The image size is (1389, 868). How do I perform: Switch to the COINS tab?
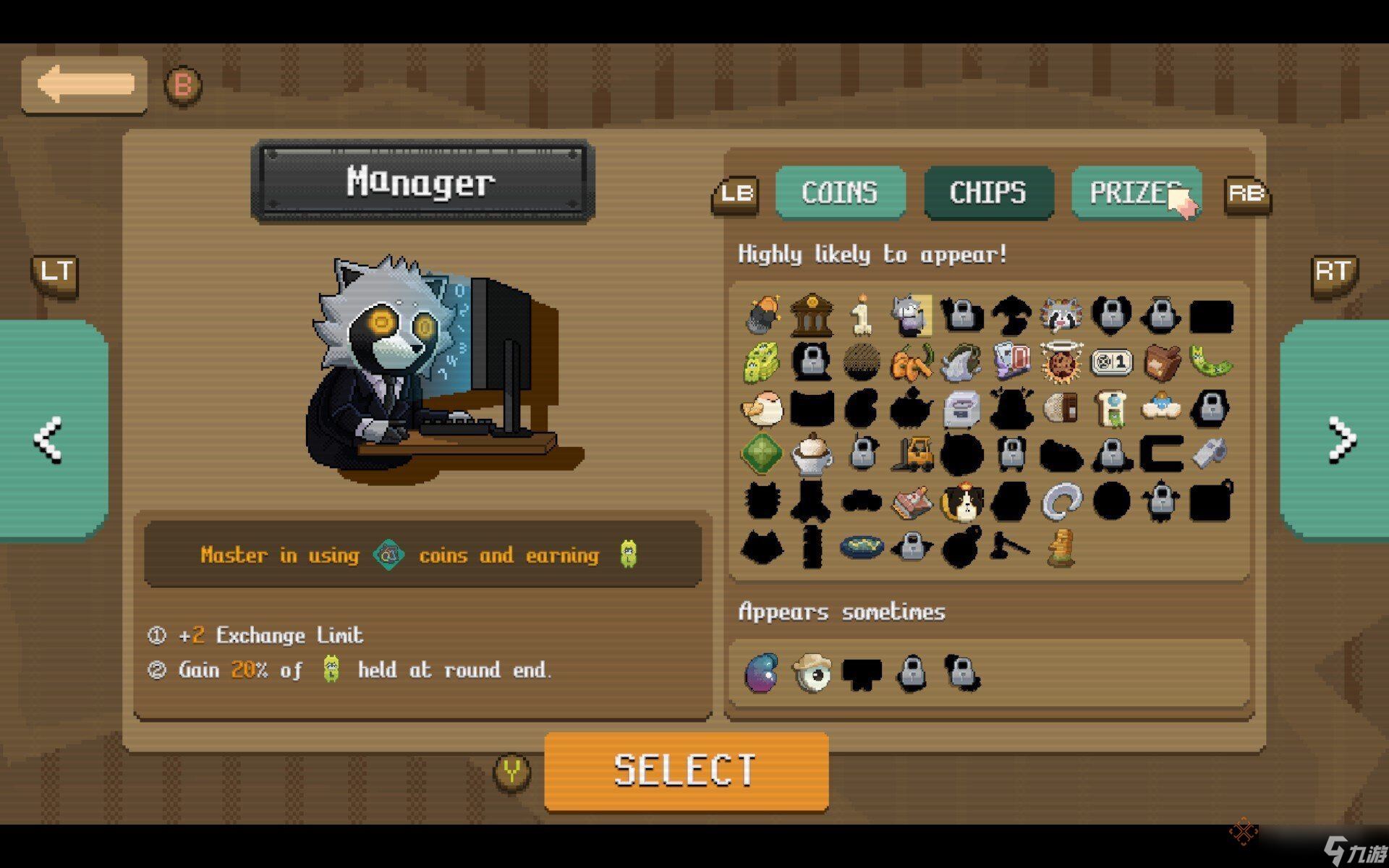pos(840,192)
